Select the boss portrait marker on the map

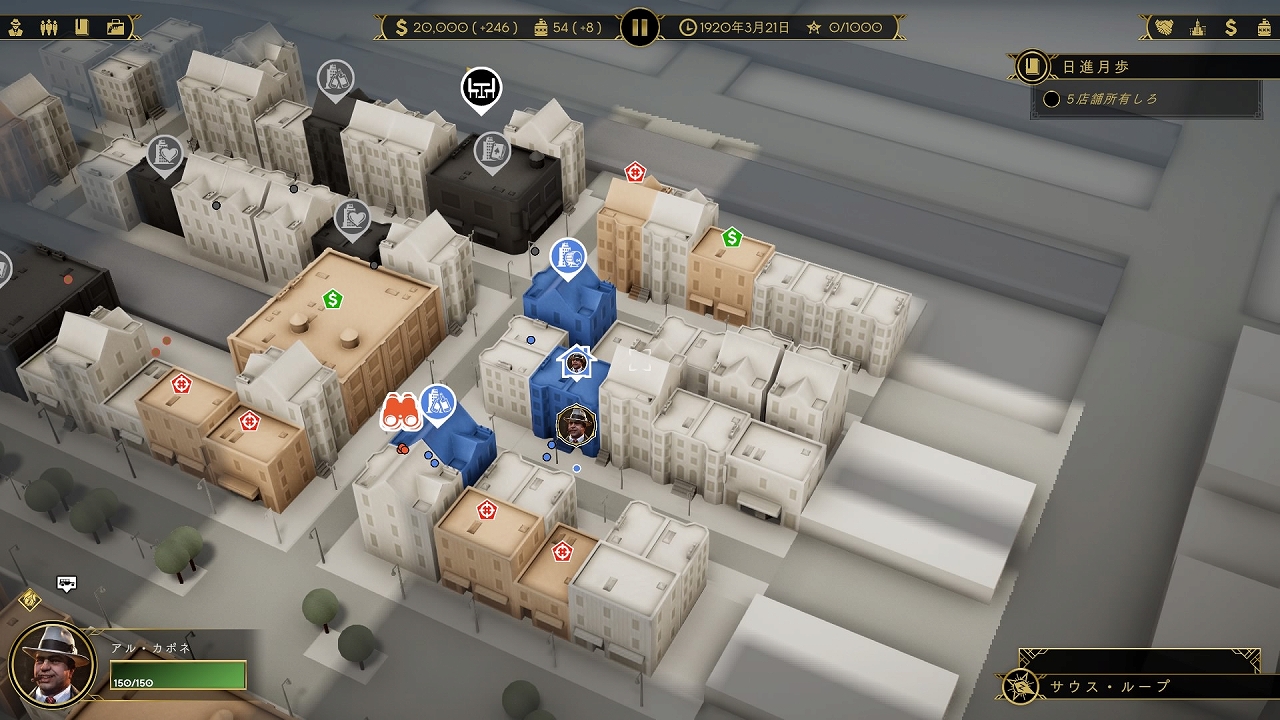576,425
